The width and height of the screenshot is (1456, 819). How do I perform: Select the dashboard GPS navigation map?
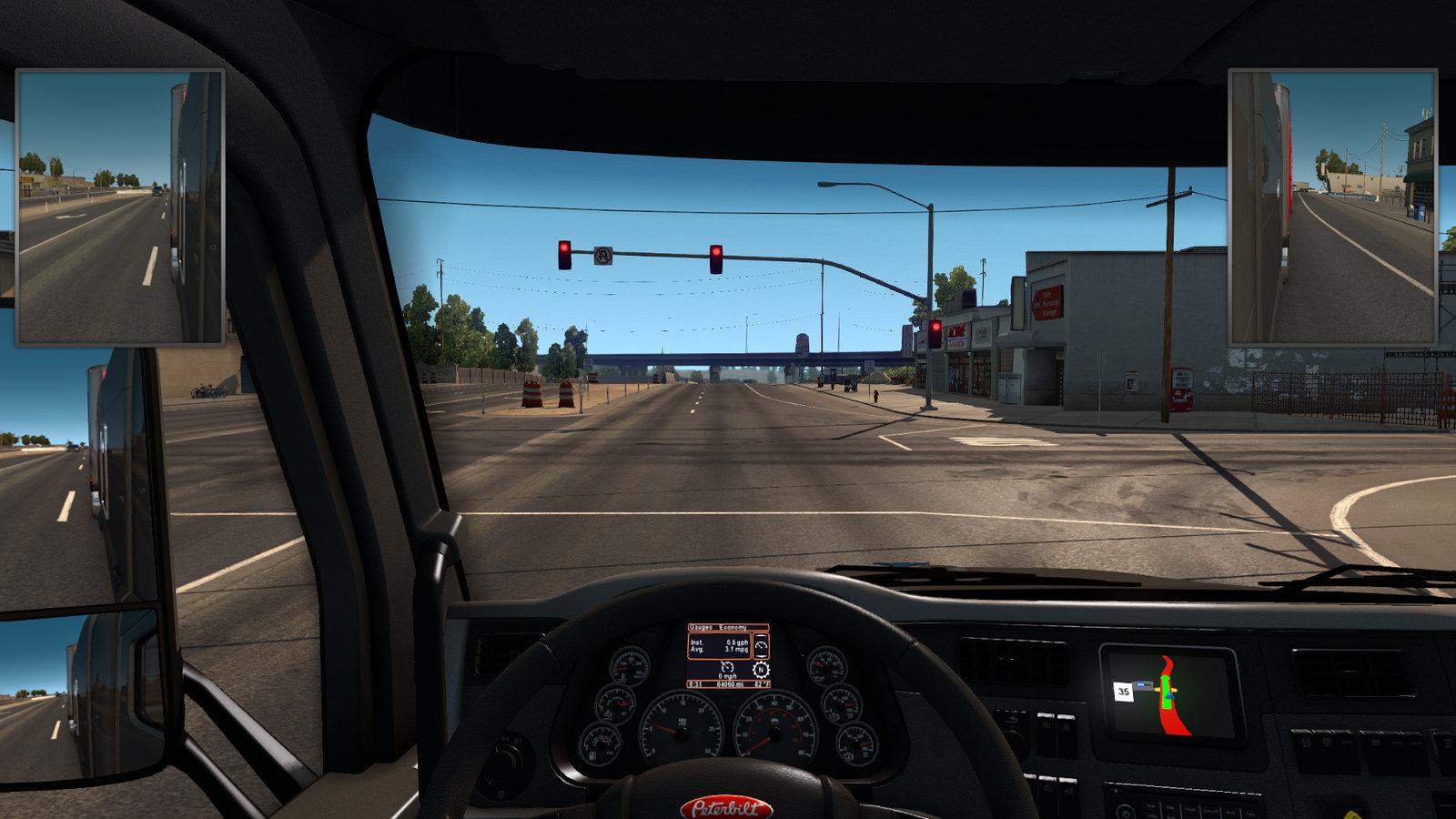click(x=1170, y=693)
